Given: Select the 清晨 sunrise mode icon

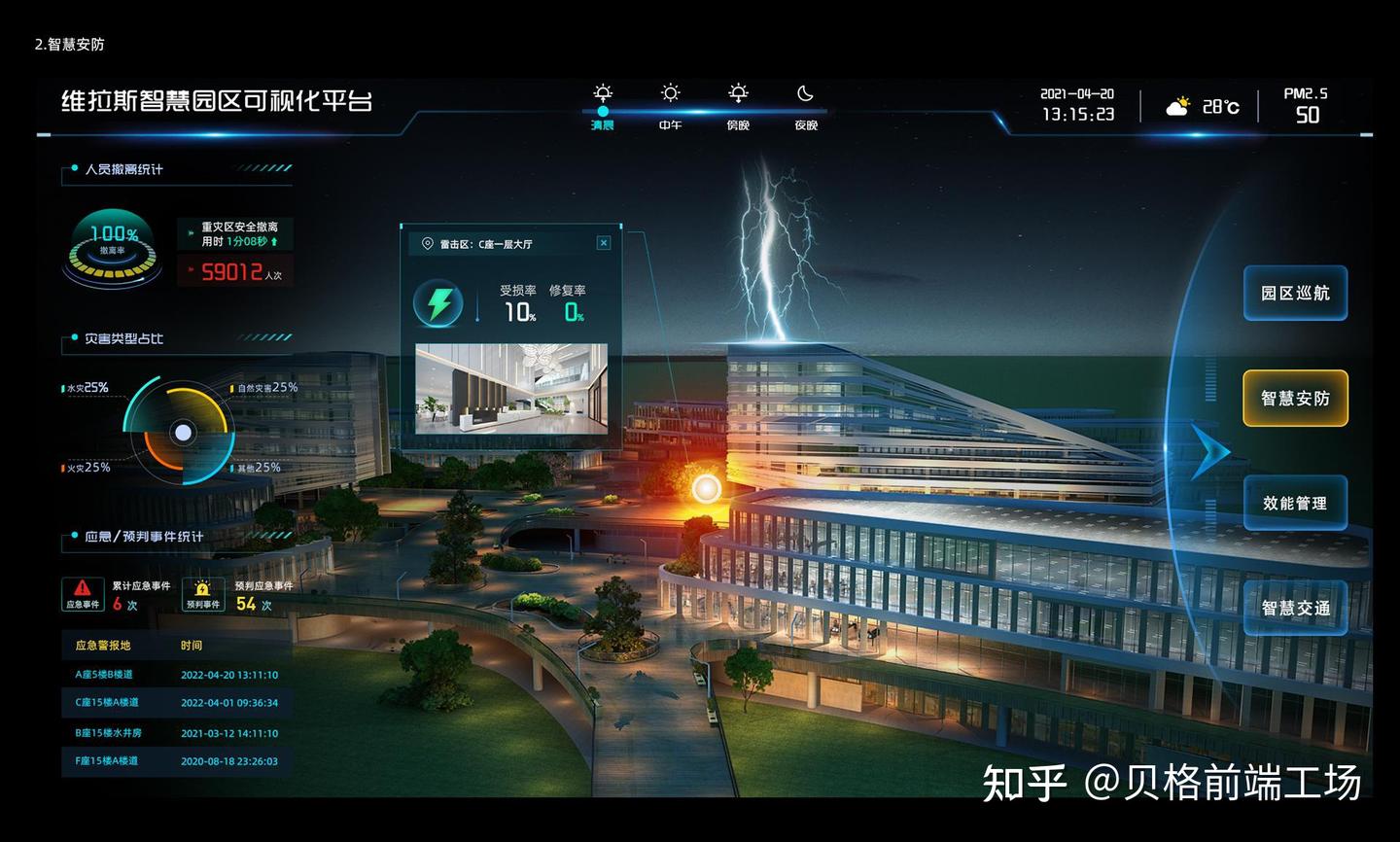Looking at the screenshot, I should (602, 93).
